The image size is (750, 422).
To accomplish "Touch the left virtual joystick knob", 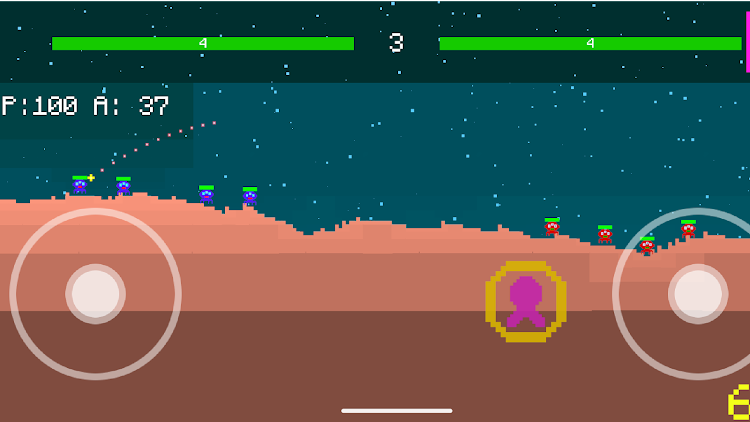I will coord(96,294).
